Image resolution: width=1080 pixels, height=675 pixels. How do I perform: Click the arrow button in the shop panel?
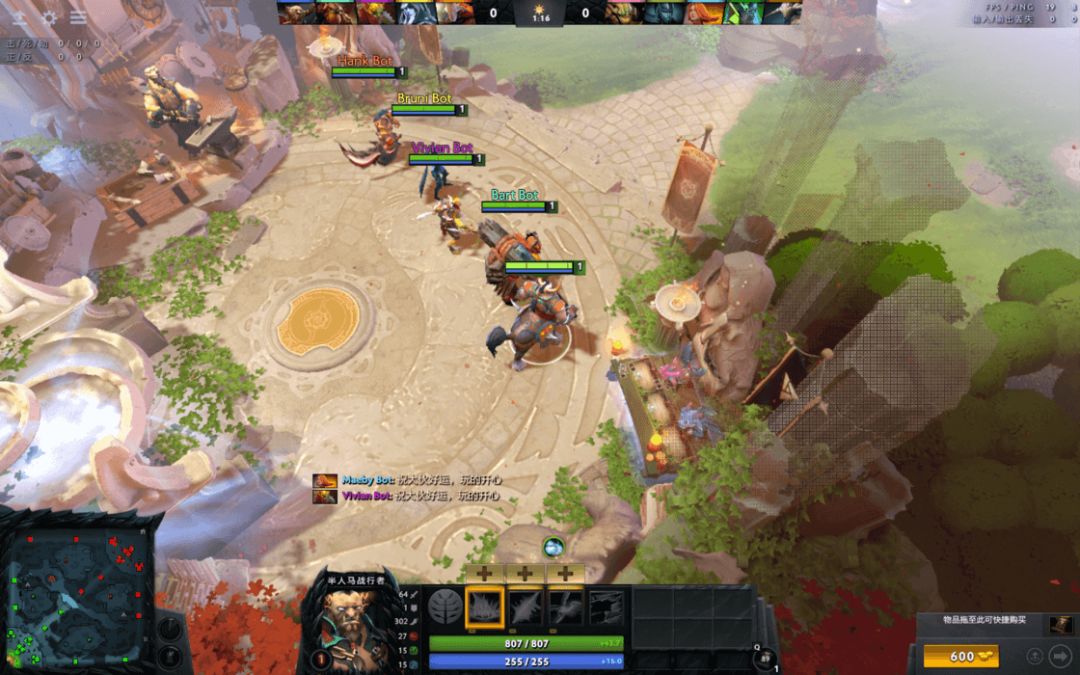click(1059, 656)
